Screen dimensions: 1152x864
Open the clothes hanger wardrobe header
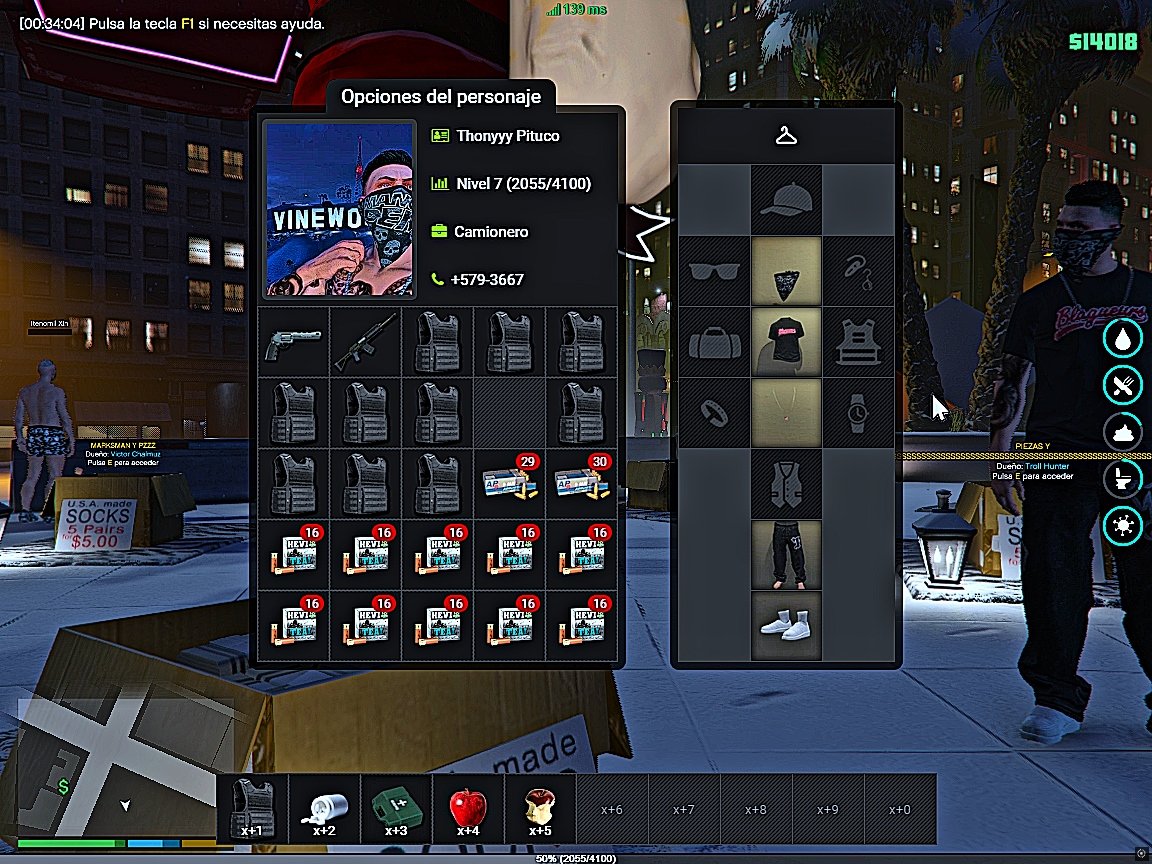786,136
